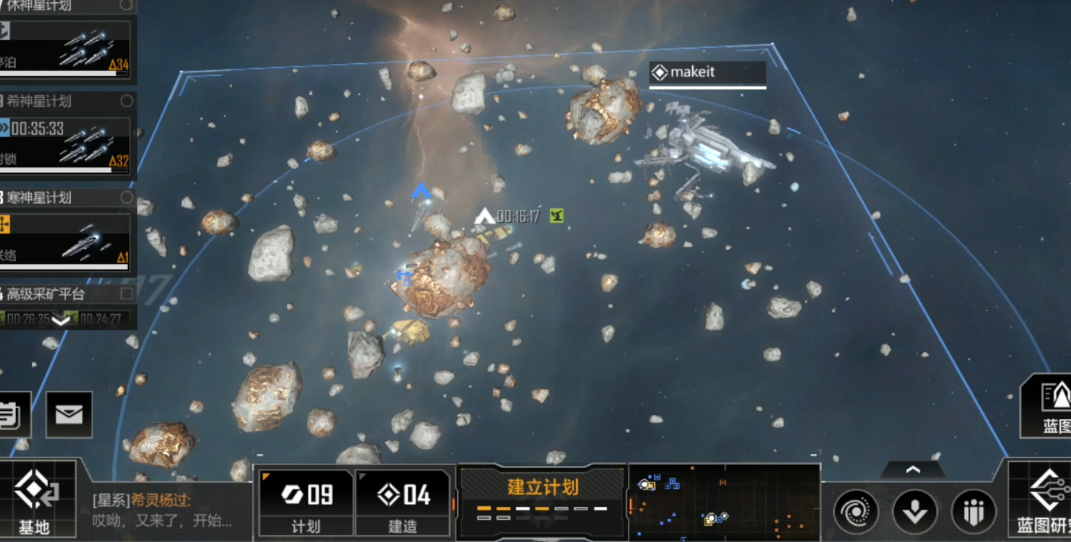Open the system chat message from 希灵杨过
1071x542 pixels.
(165, 510)
